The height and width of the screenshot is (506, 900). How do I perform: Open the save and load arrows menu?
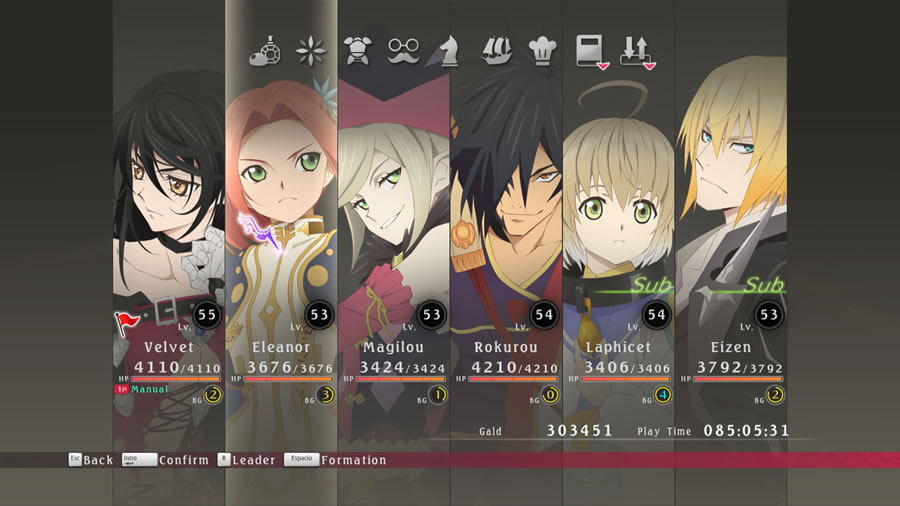[636, 49]
